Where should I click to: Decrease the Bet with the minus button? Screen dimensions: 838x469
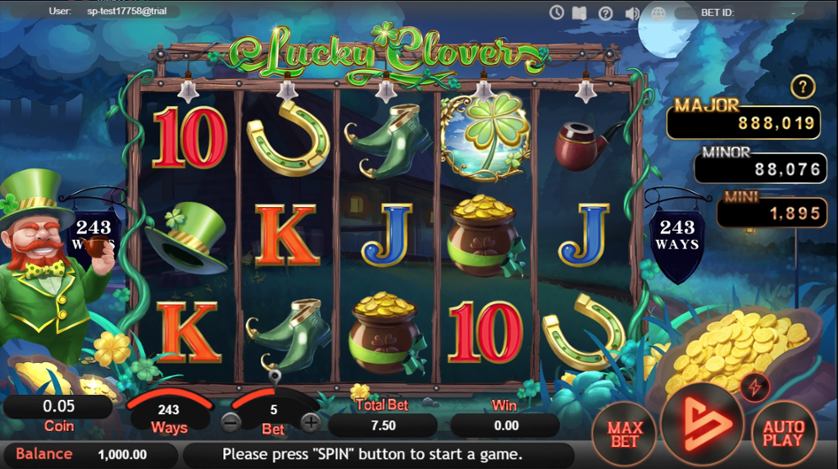tap(231, 421)
